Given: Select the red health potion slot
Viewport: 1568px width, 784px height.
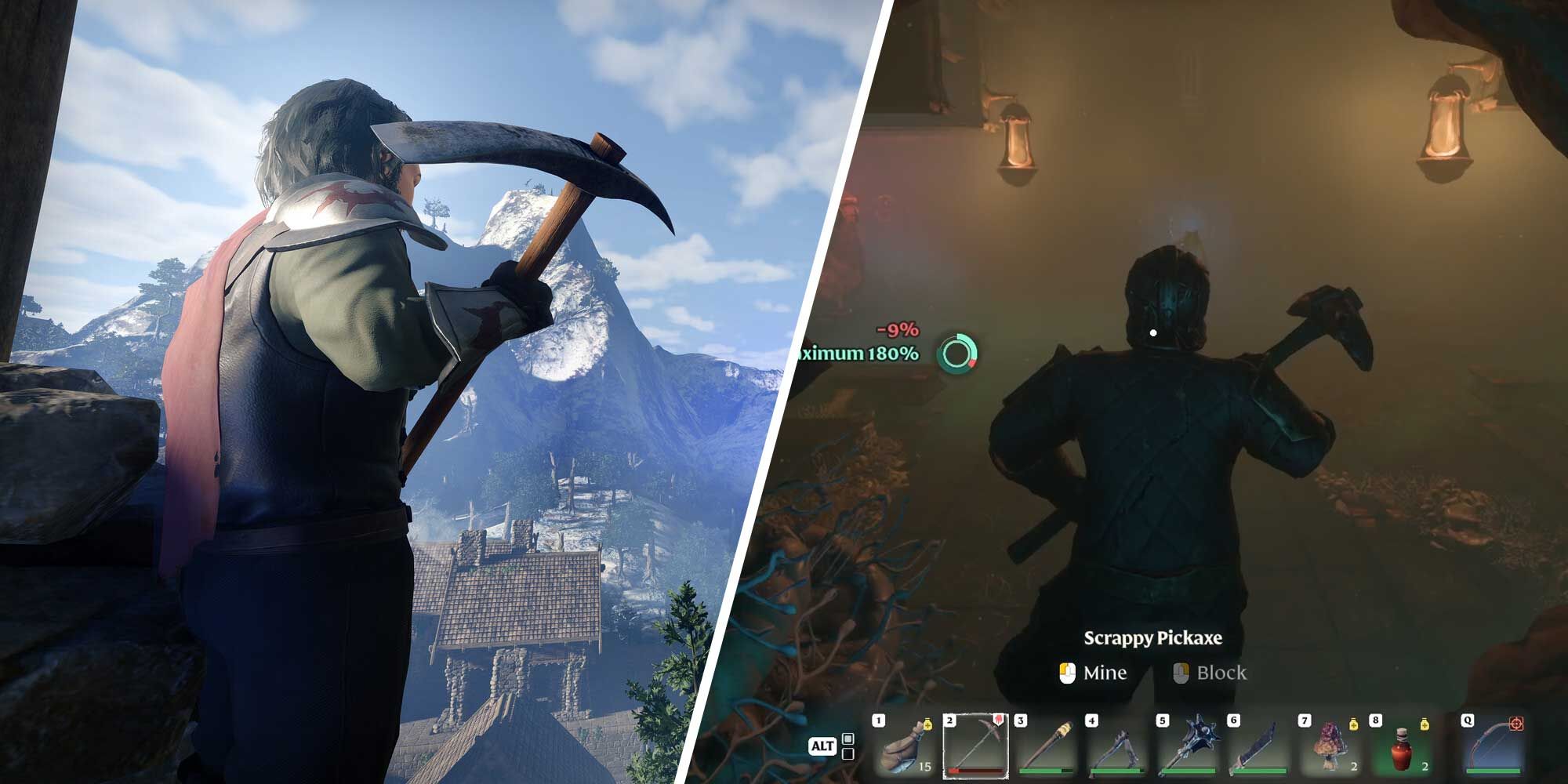Looking at the screenshot, I should [x=1401, y=746].
